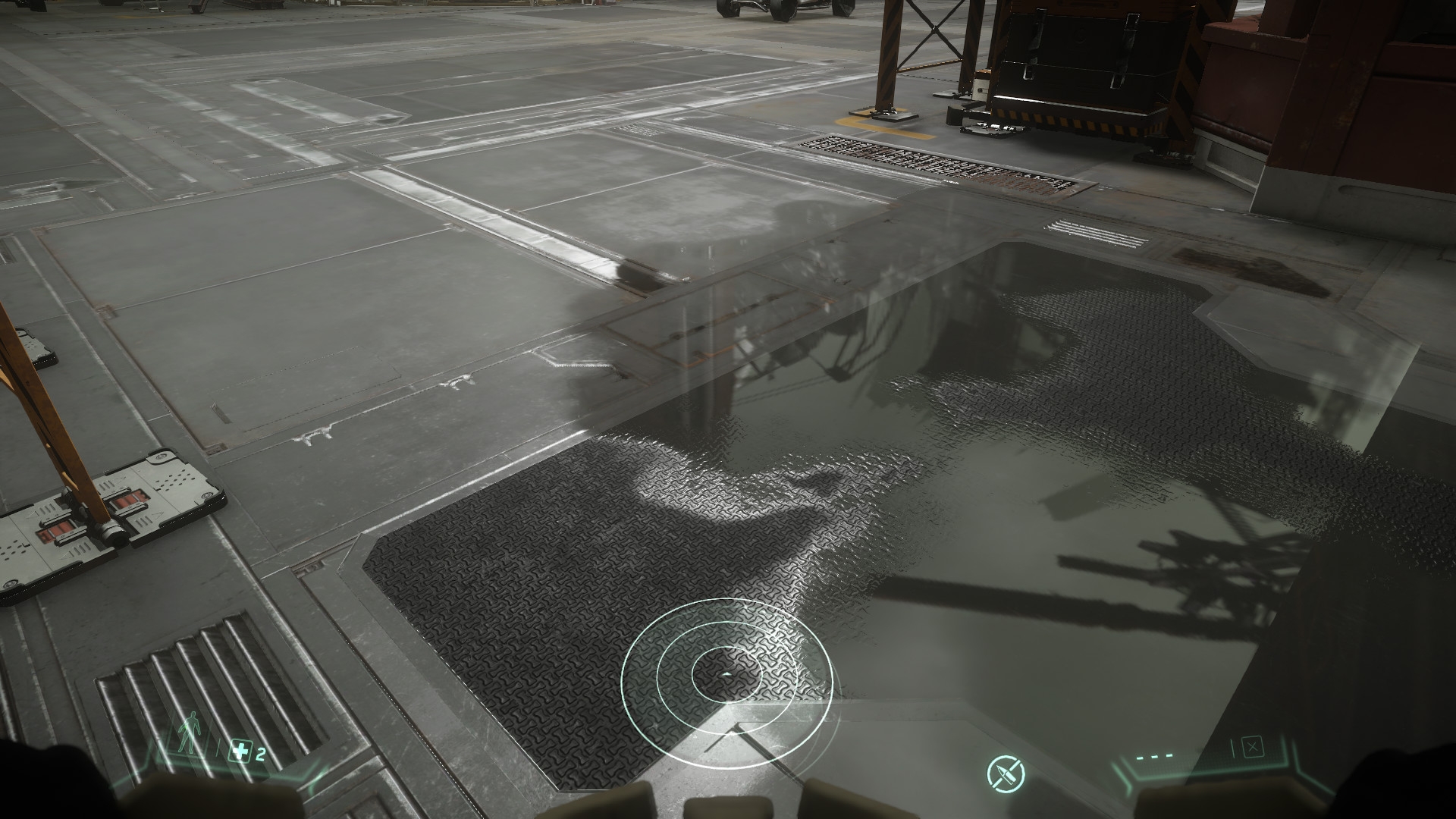
Task: Click the boxed X weapon slot icon
Action: pos(1253,748)
